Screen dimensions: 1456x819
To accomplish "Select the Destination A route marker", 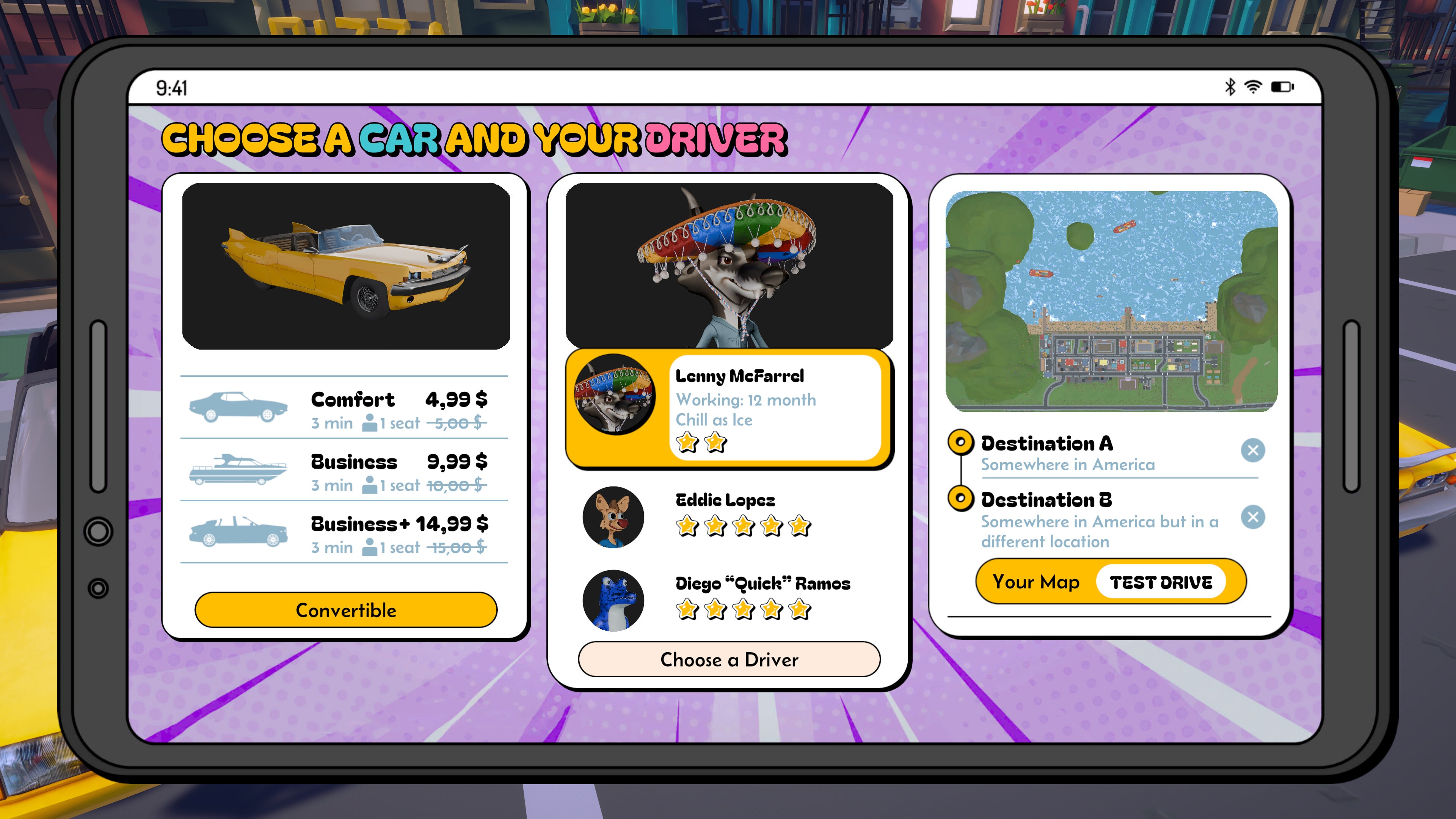I will pos(962,444).
